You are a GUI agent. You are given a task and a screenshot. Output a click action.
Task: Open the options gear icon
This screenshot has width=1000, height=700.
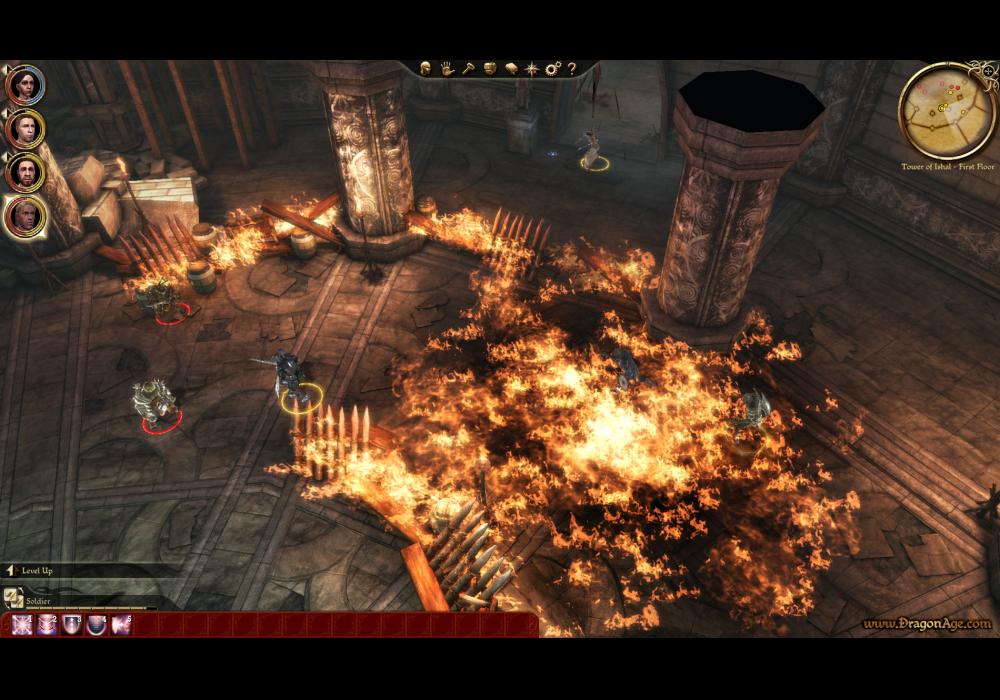point(553,69)
